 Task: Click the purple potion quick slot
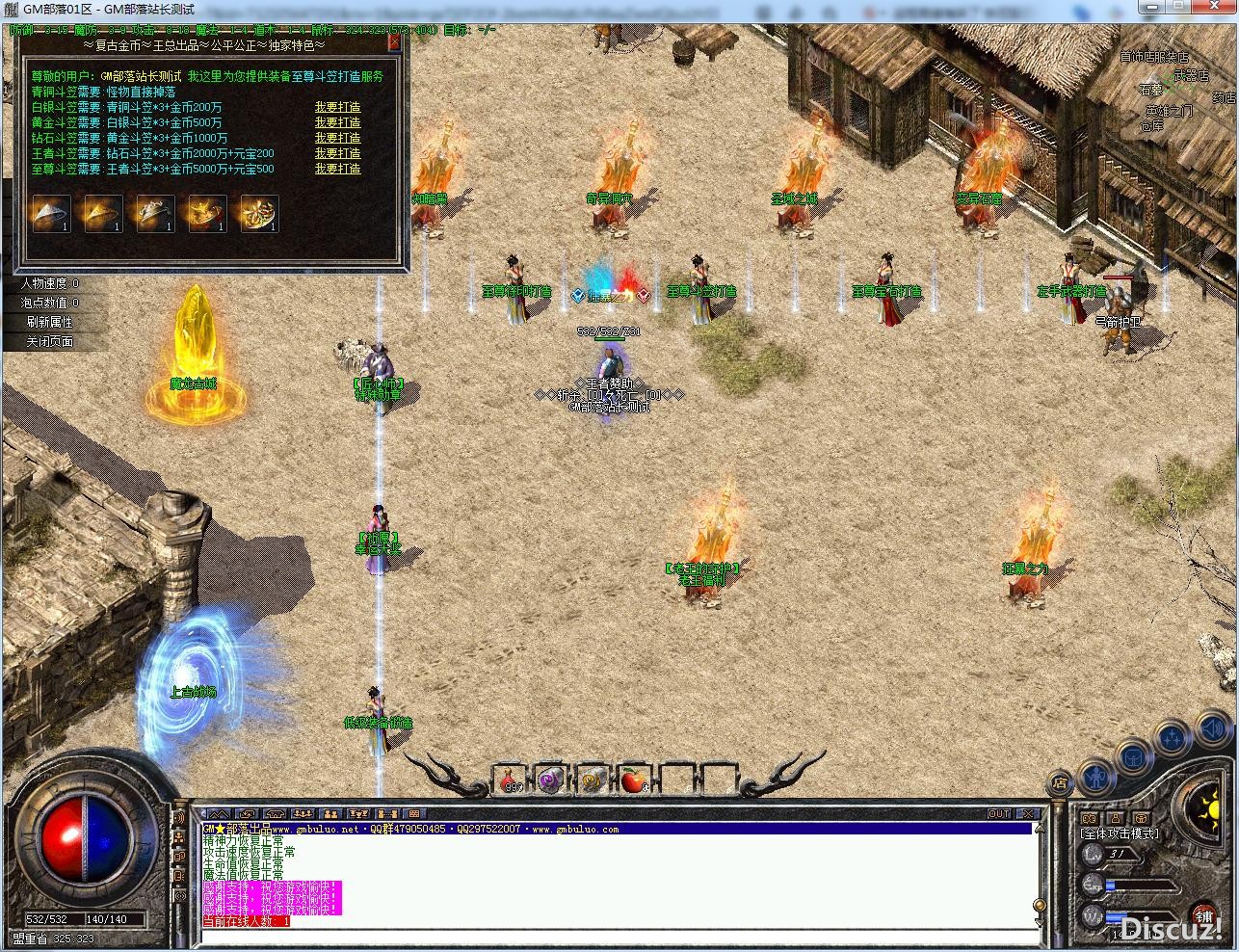[550, 782]
